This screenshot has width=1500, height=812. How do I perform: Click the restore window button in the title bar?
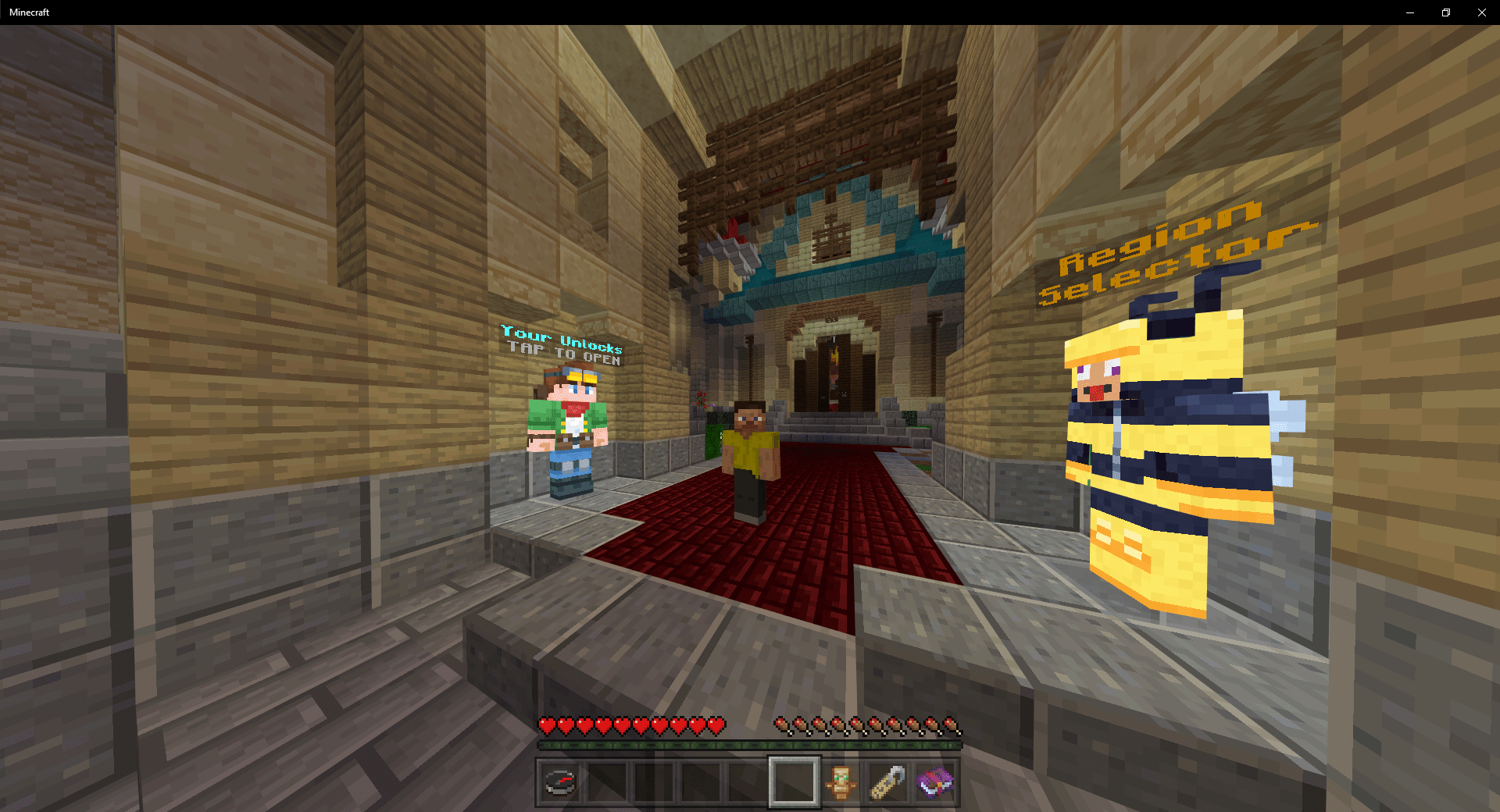(x=1445, y=12)
